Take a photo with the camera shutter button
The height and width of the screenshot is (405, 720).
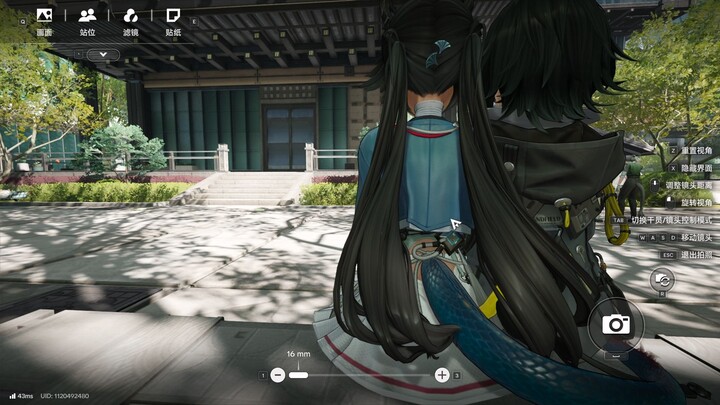click(615, 324)
